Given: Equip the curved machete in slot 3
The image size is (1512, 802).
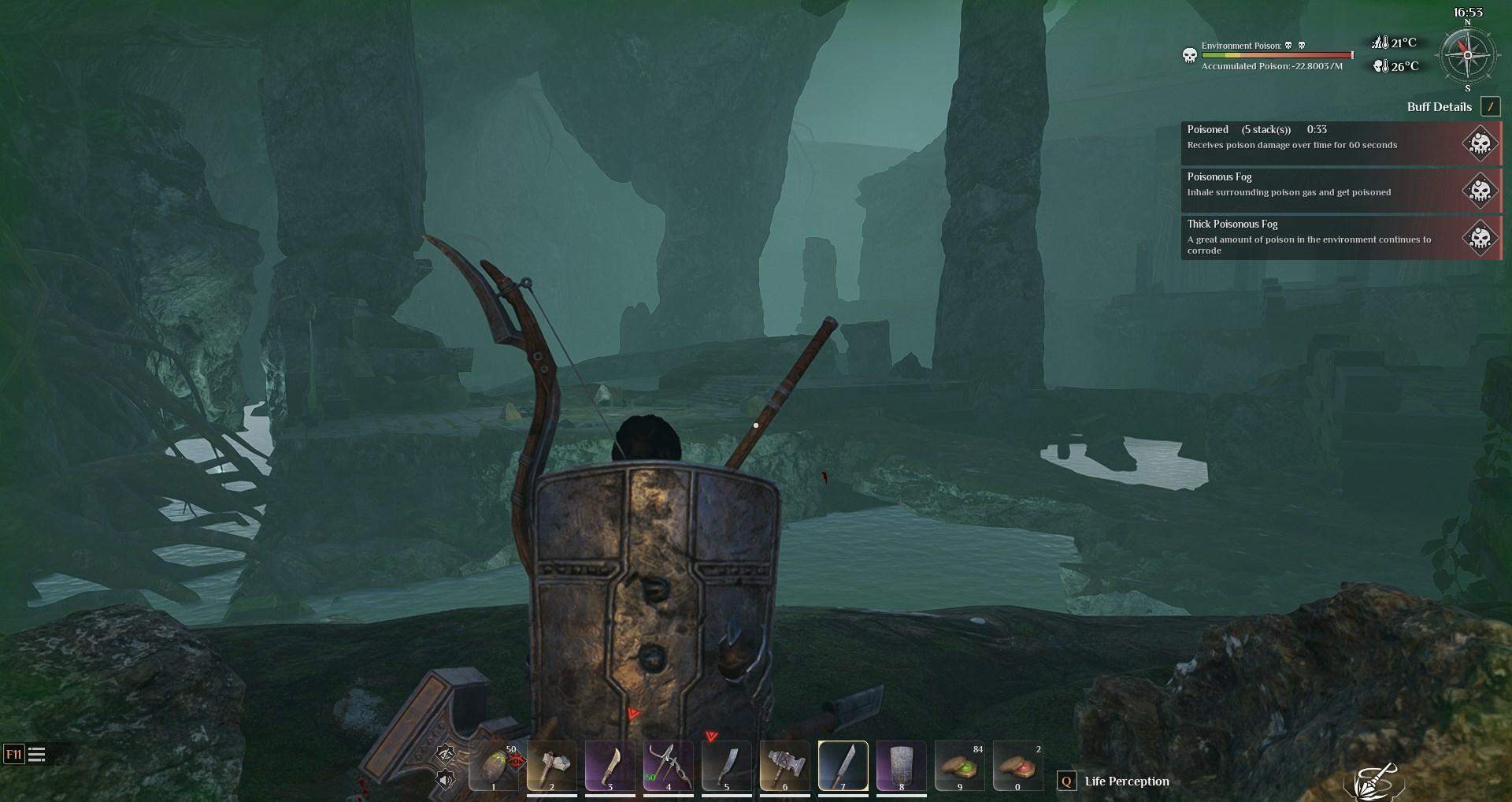Looking at the screenshot, I should pos(610,766).
